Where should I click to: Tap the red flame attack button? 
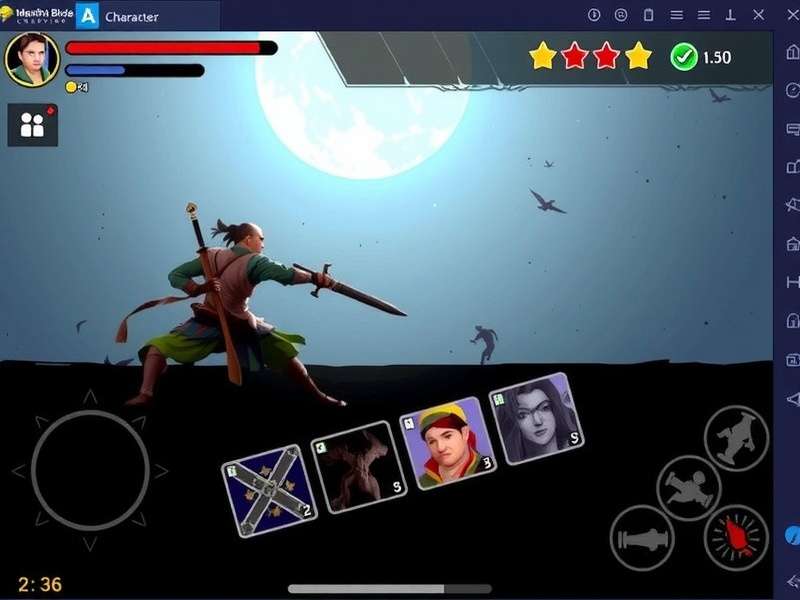[736, 537]
